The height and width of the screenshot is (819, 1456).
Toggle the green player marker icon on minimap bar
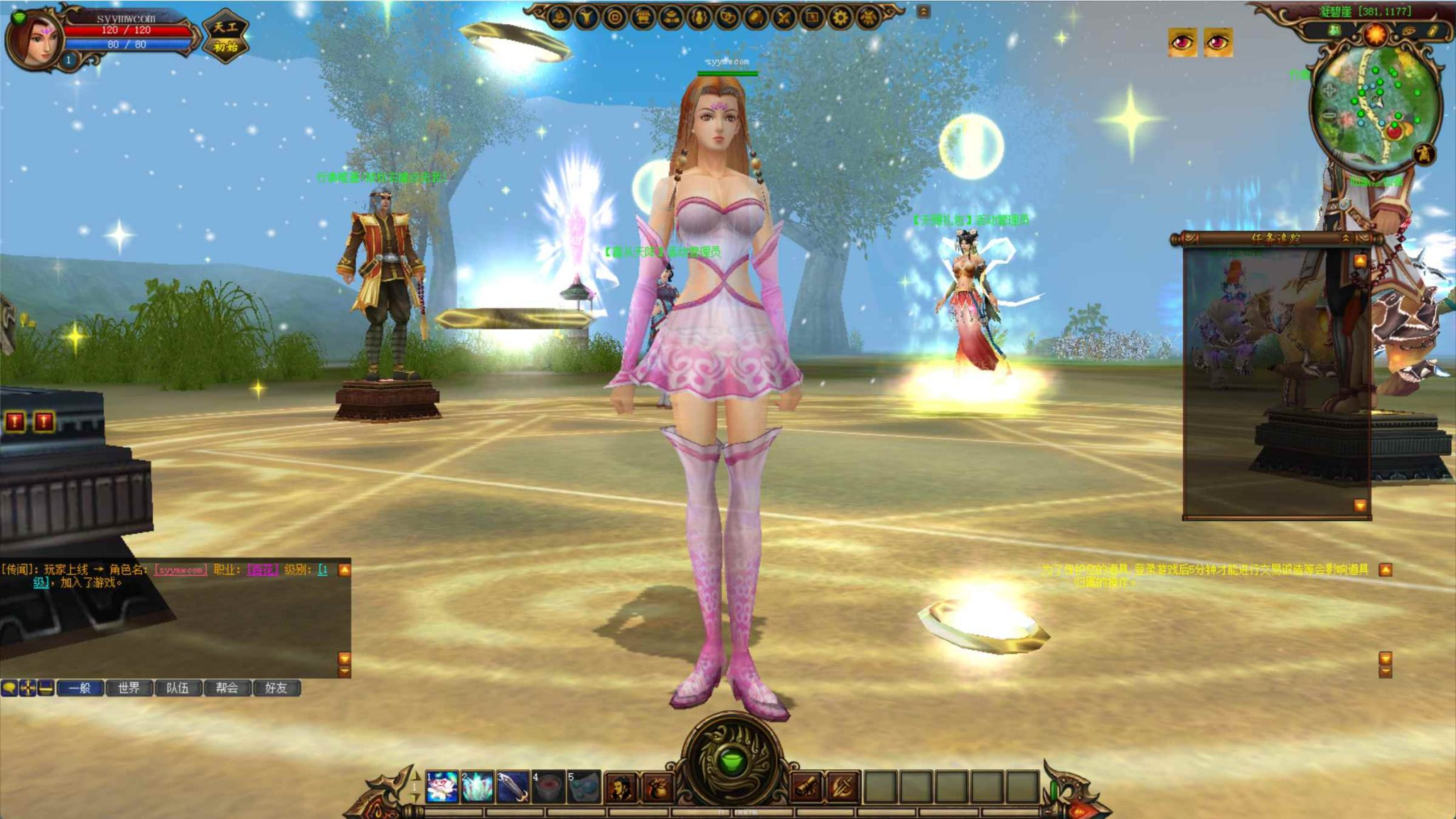[x=1334, y=31]
